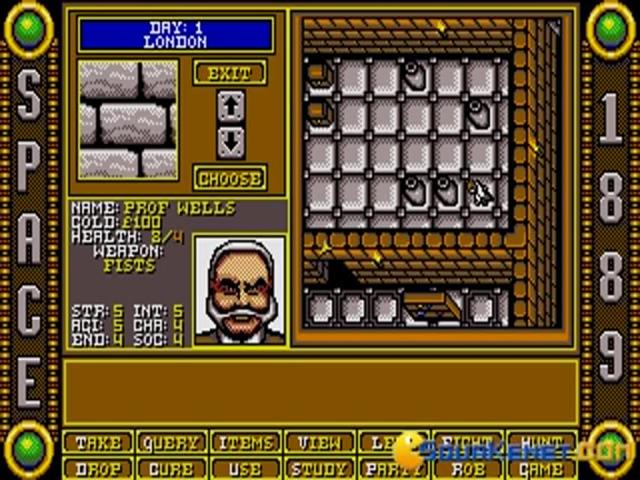This screenshot has height=480, width=640.
Task: Select the TAKE command
Action: point(97,443)
